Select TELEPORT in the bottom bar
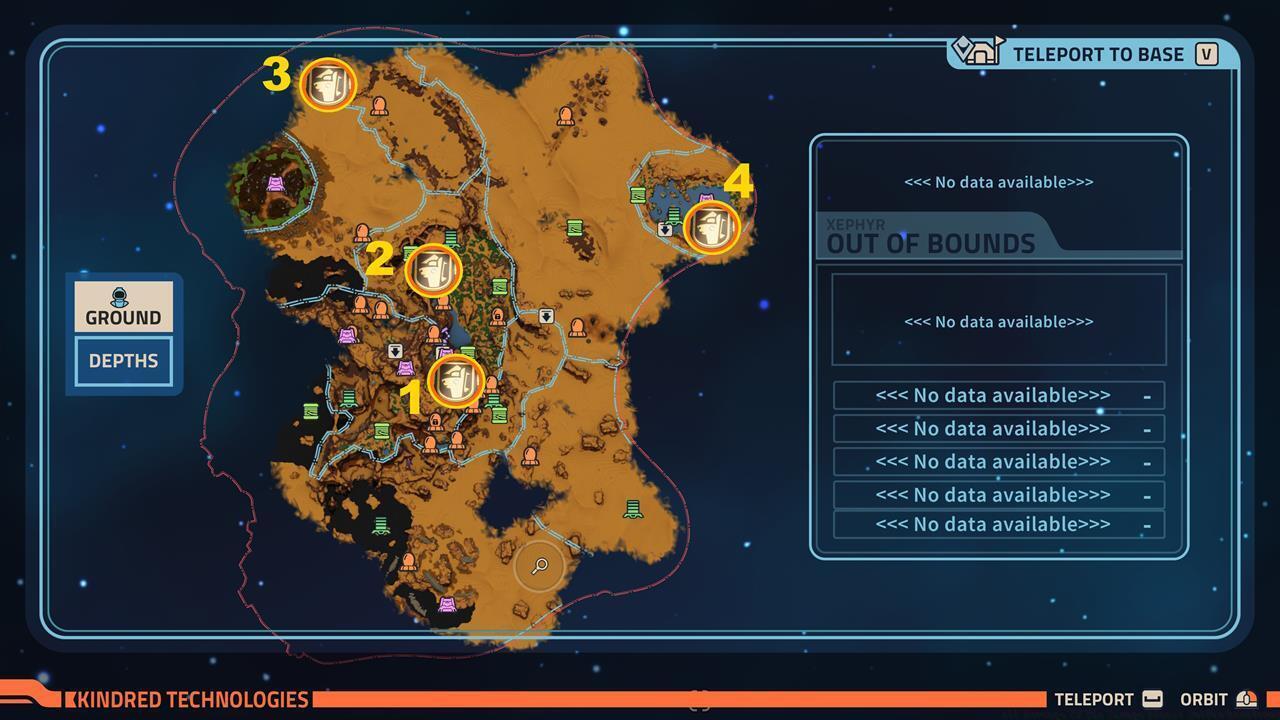1280x720 pixels. (1092, 699)
